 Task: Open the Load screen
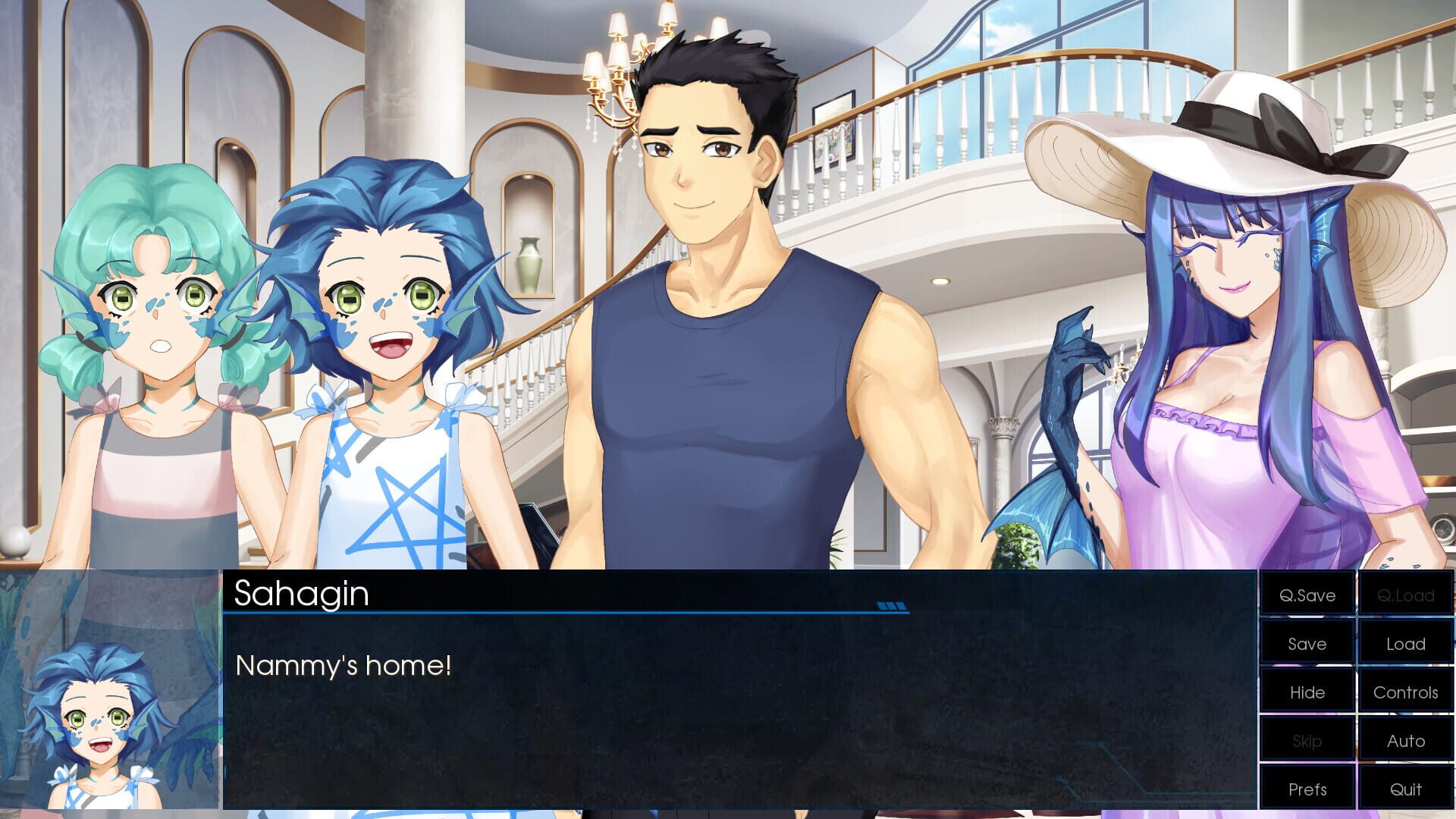[1405, 644]
